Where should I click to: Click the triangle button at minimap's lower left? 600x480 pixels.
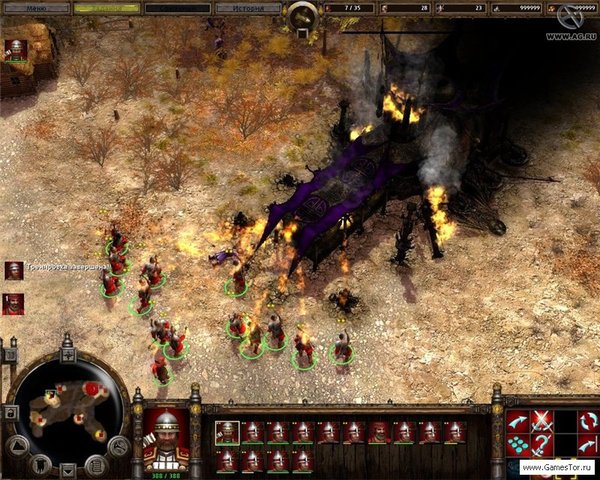point(17,446)
